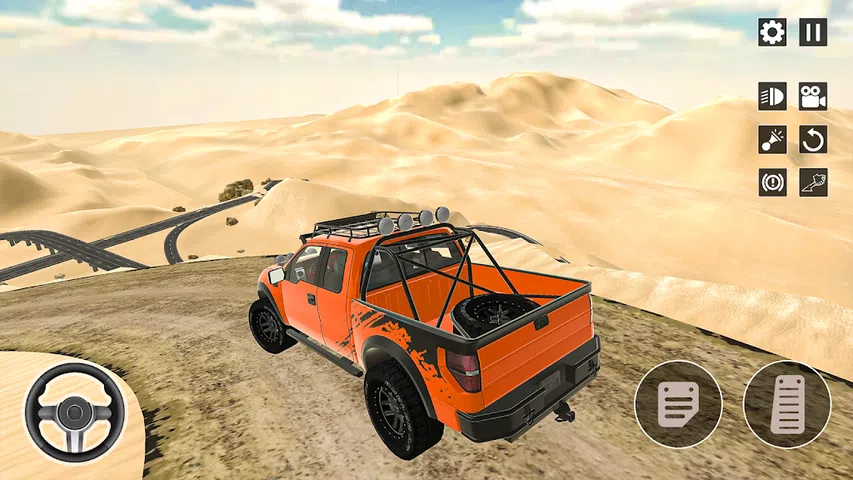Switch the camera view
The image size is (853, 480).
pyautogui.click(x=813, y=96)
